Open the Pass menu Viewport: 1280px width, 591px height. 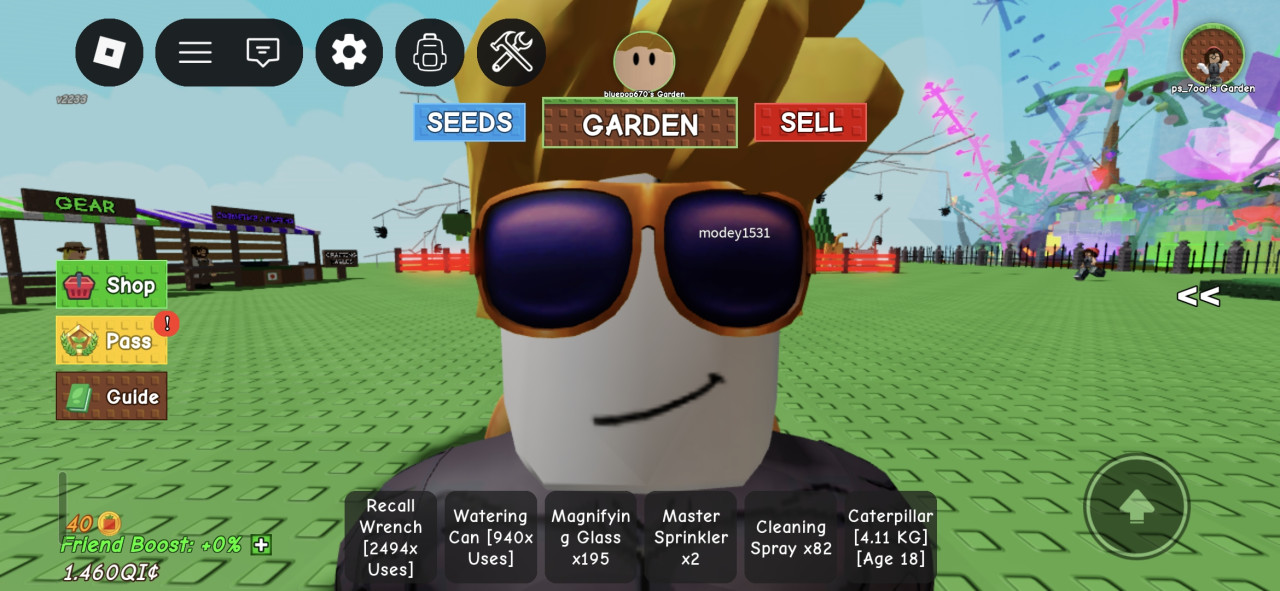pos(111,341)
